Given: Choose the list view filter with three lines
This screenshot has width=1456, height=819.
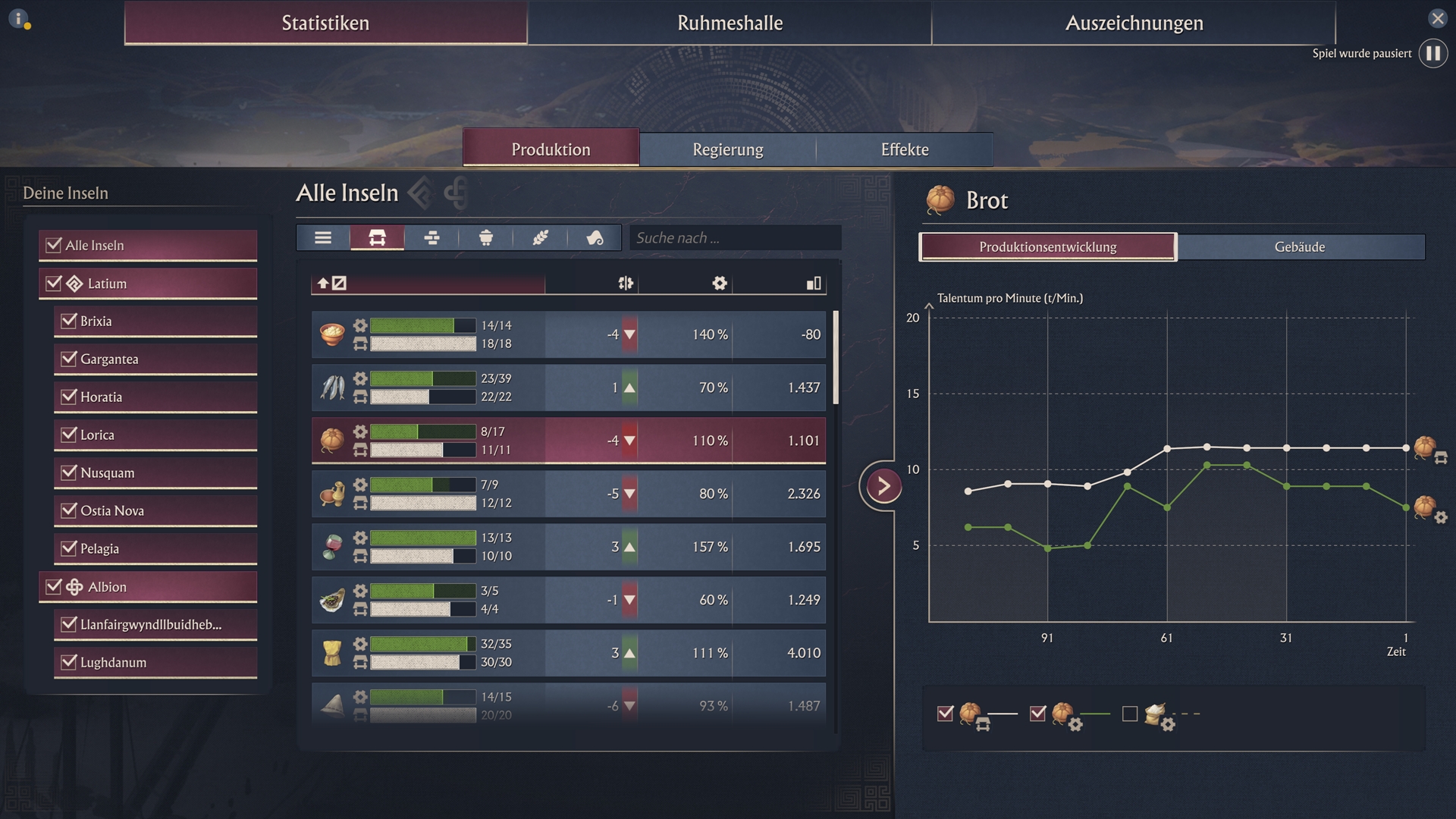Looking at the screenshot, I should click(x=323, y=238).
